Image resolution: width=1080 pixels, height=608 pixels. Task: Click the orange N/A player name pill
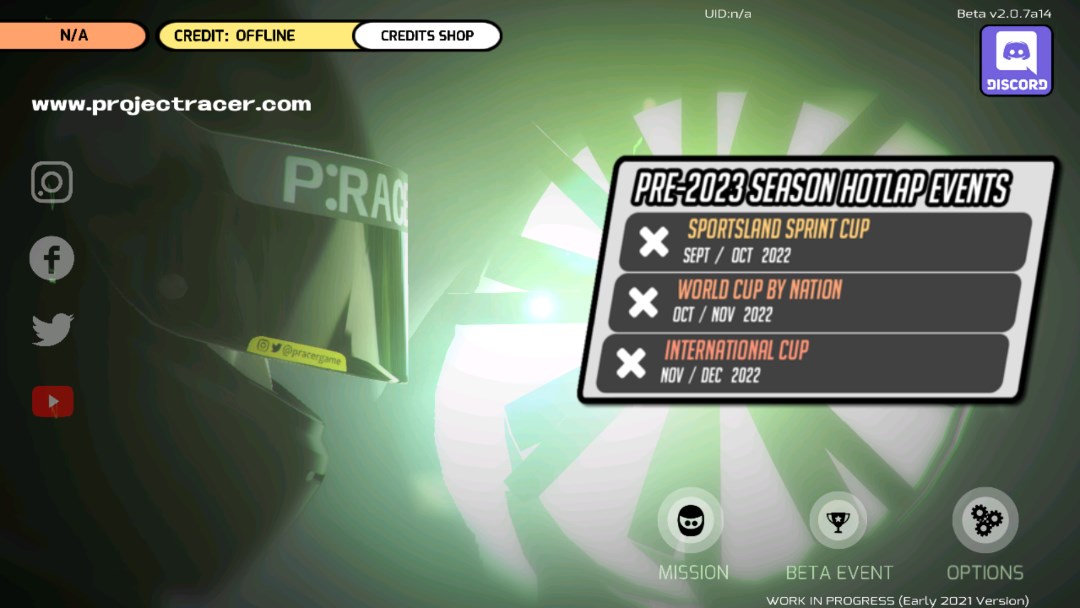click(x=73, y=36)
